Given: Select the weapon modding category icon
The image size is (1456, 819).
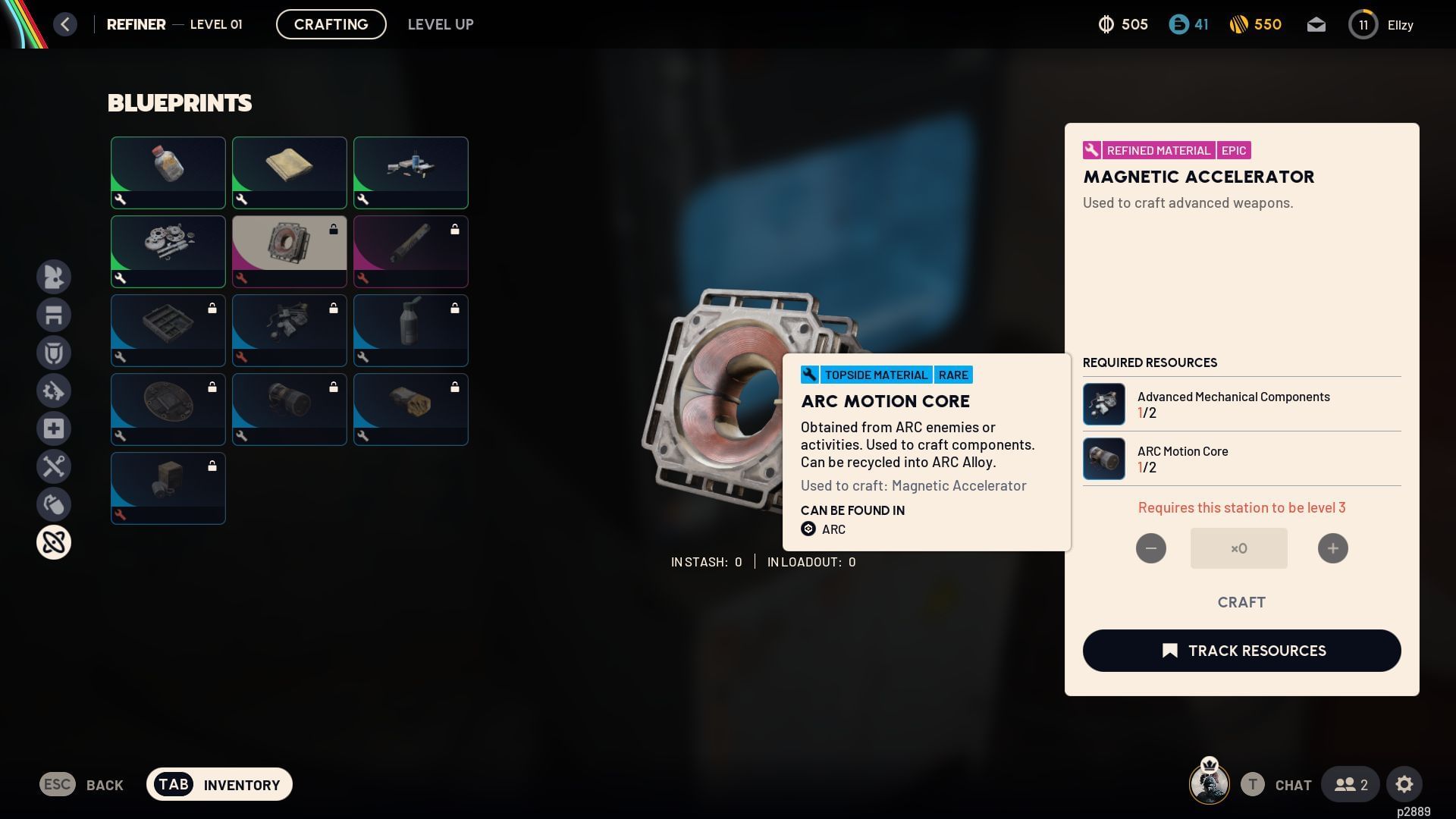Looking at the screenshot, I should 54,391.
